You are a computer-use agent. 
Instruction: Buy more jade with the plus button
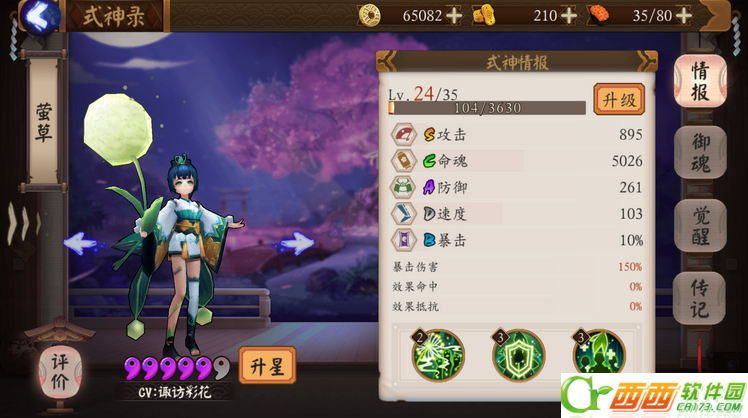569,15
